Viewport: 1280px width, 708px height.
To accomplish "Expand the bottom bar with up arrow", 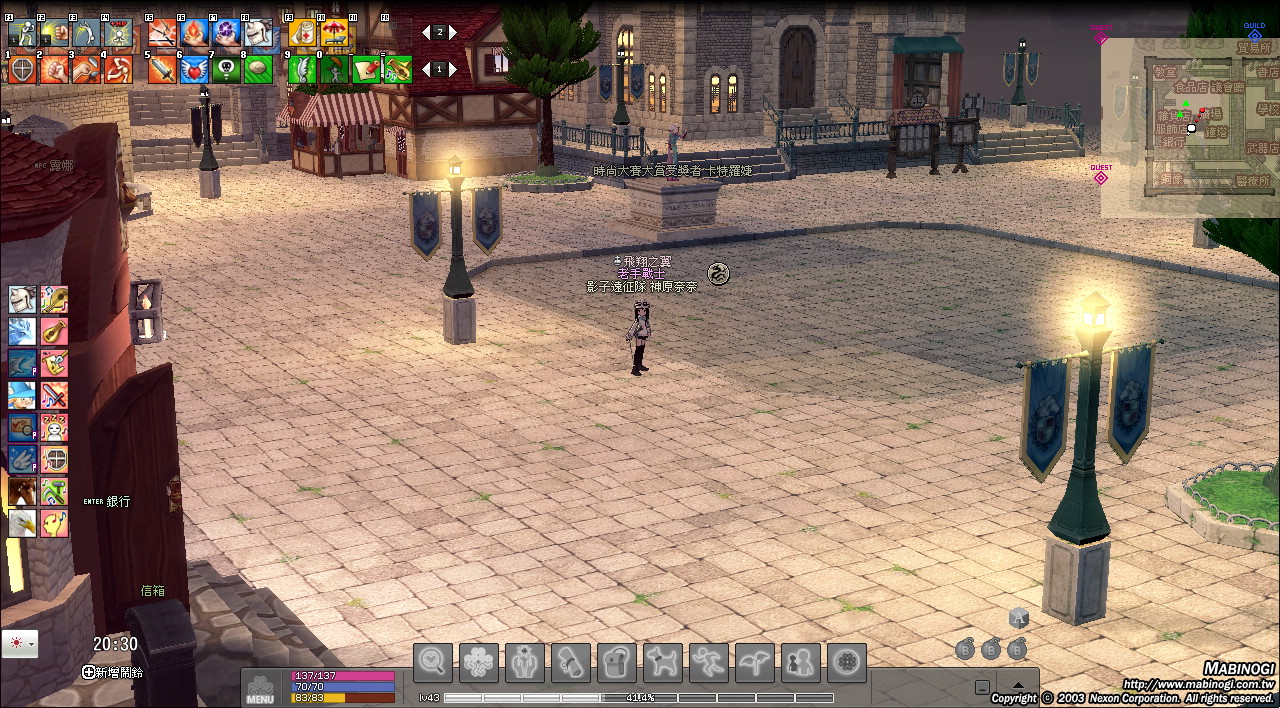I will coord(1018,686).
